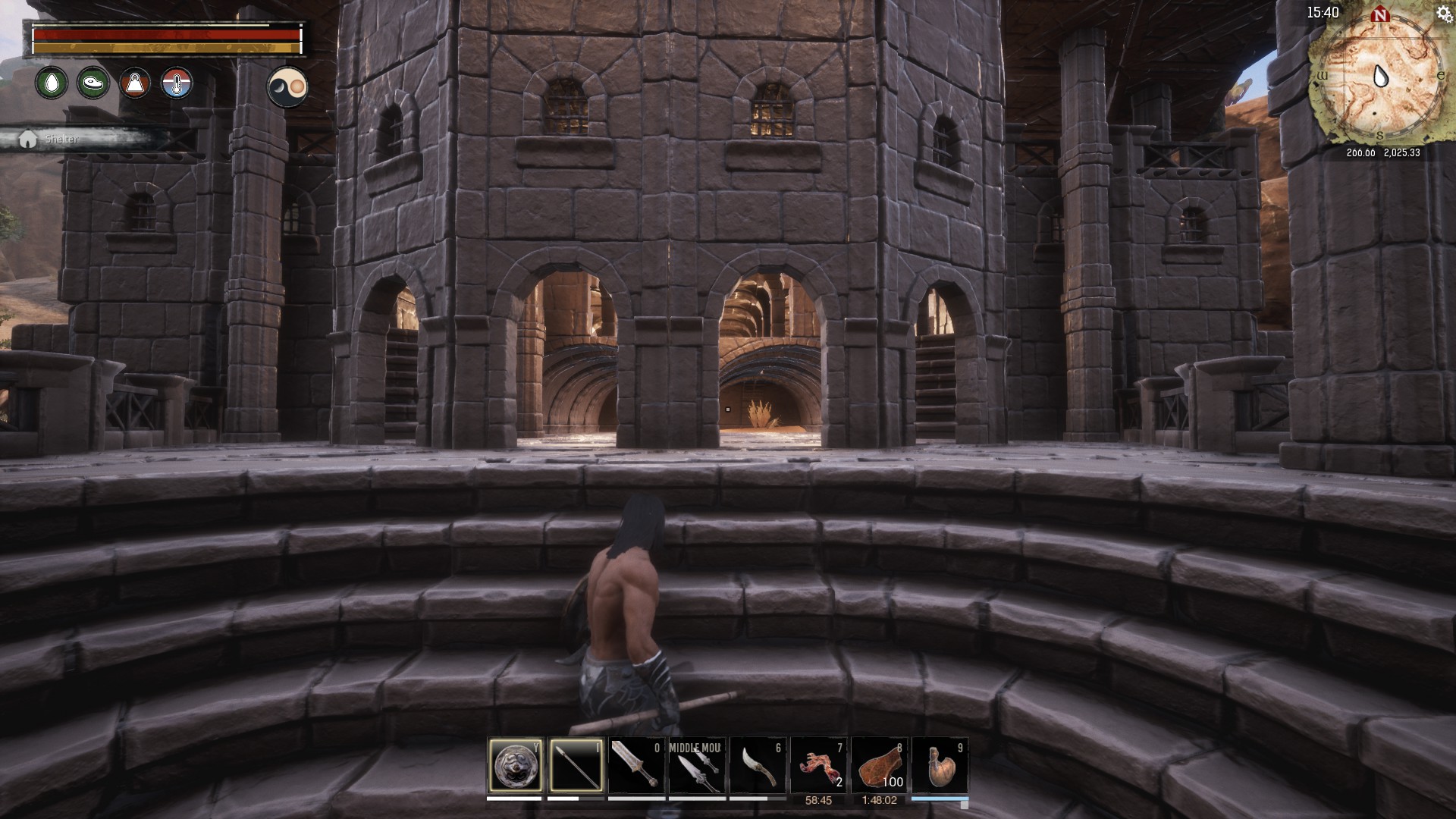
Task: Select the round shield hotbar slot
Action: pyautogui.click(x=516, y=765)
